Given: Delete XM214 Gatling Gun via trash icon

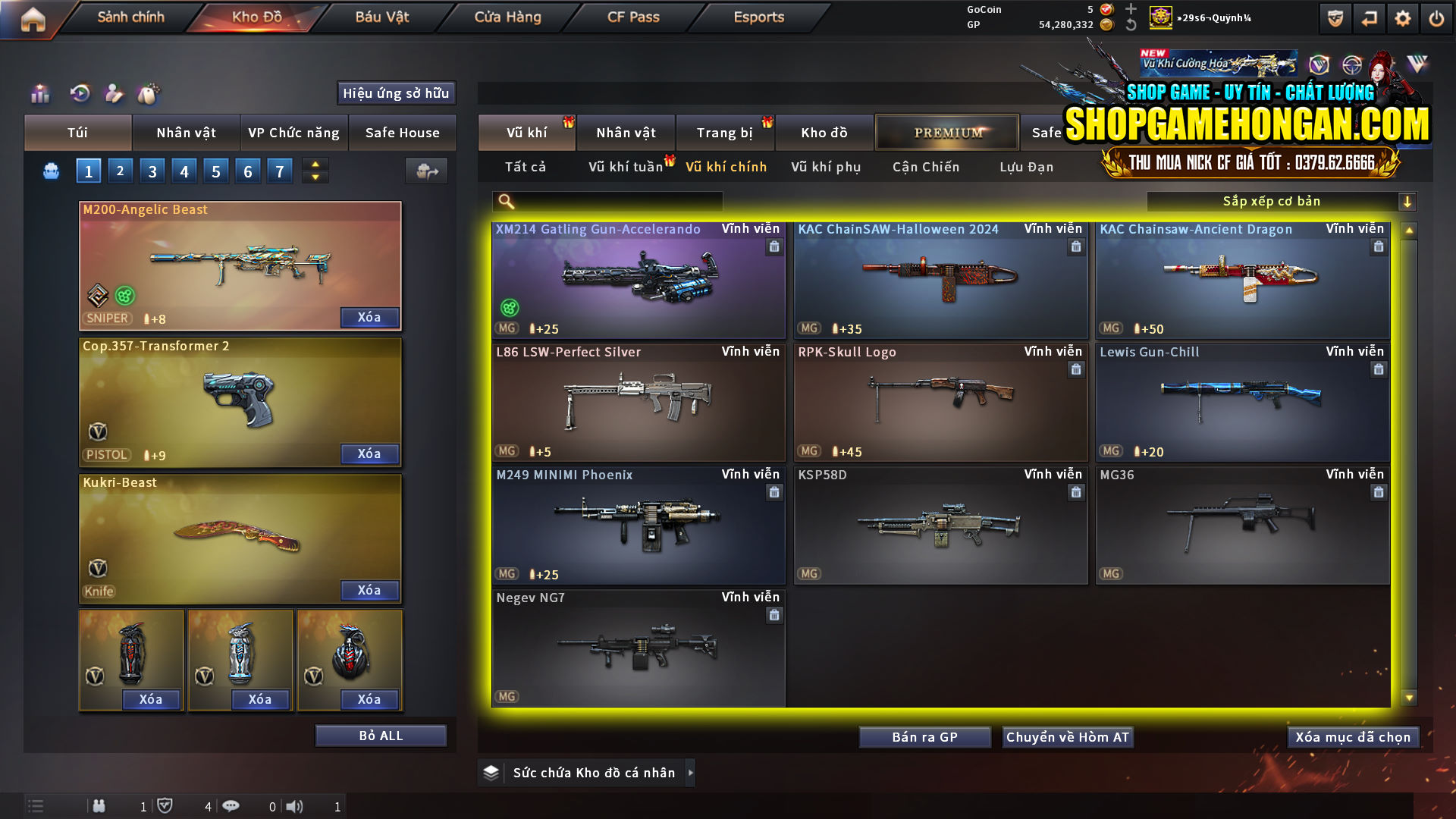Looking at the screenshot, I should (774, 246).
